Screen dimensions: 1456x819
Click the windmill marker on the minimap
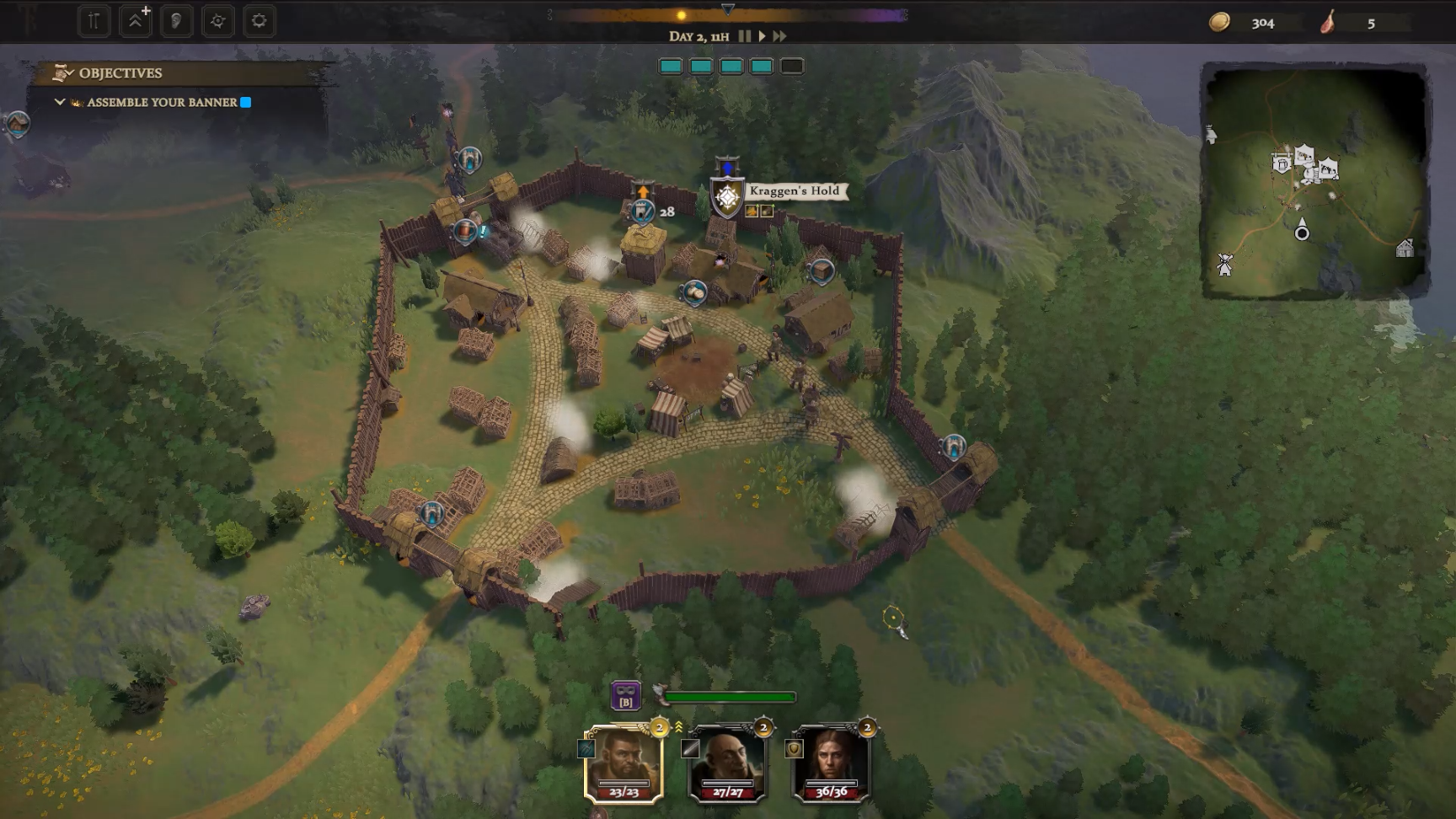(x=1224, y=265)
